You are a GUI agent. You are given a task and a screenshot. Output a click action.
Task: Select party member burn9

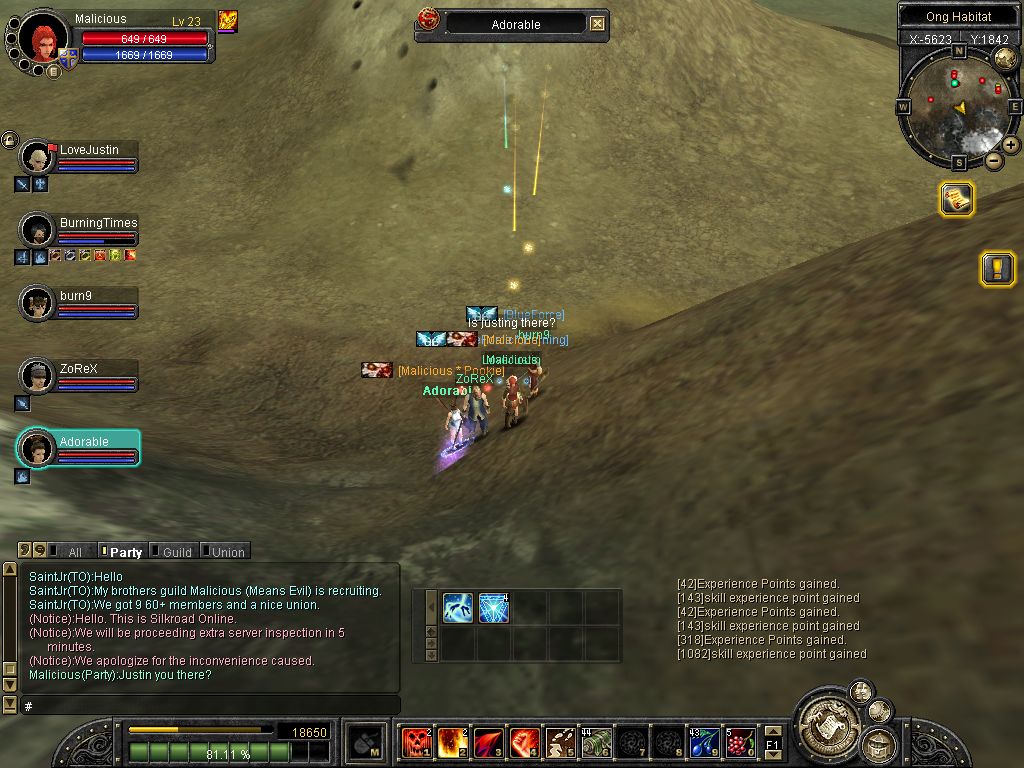76,296
